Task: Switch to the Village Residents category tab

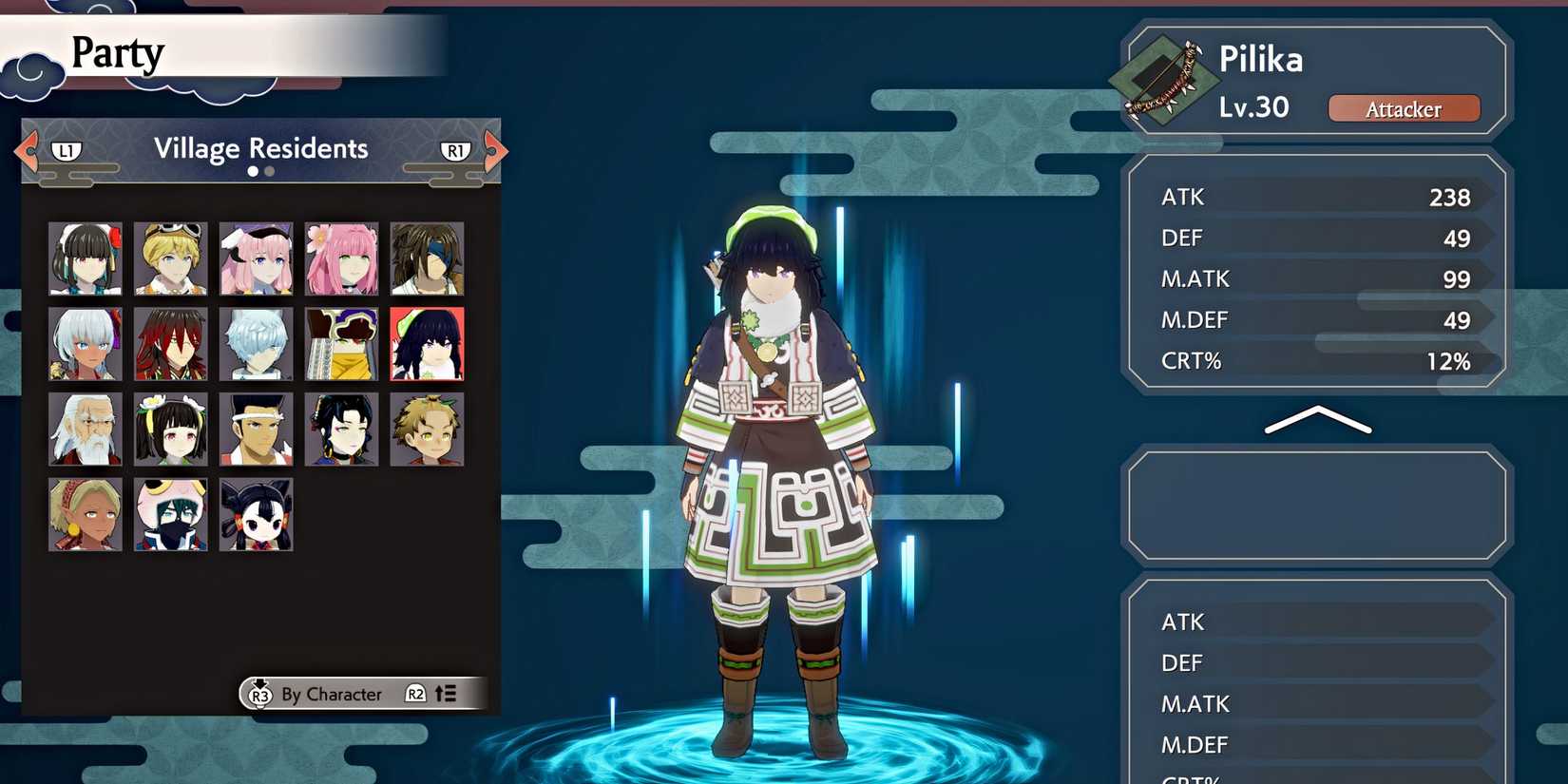Action: [x=260, y=148]
